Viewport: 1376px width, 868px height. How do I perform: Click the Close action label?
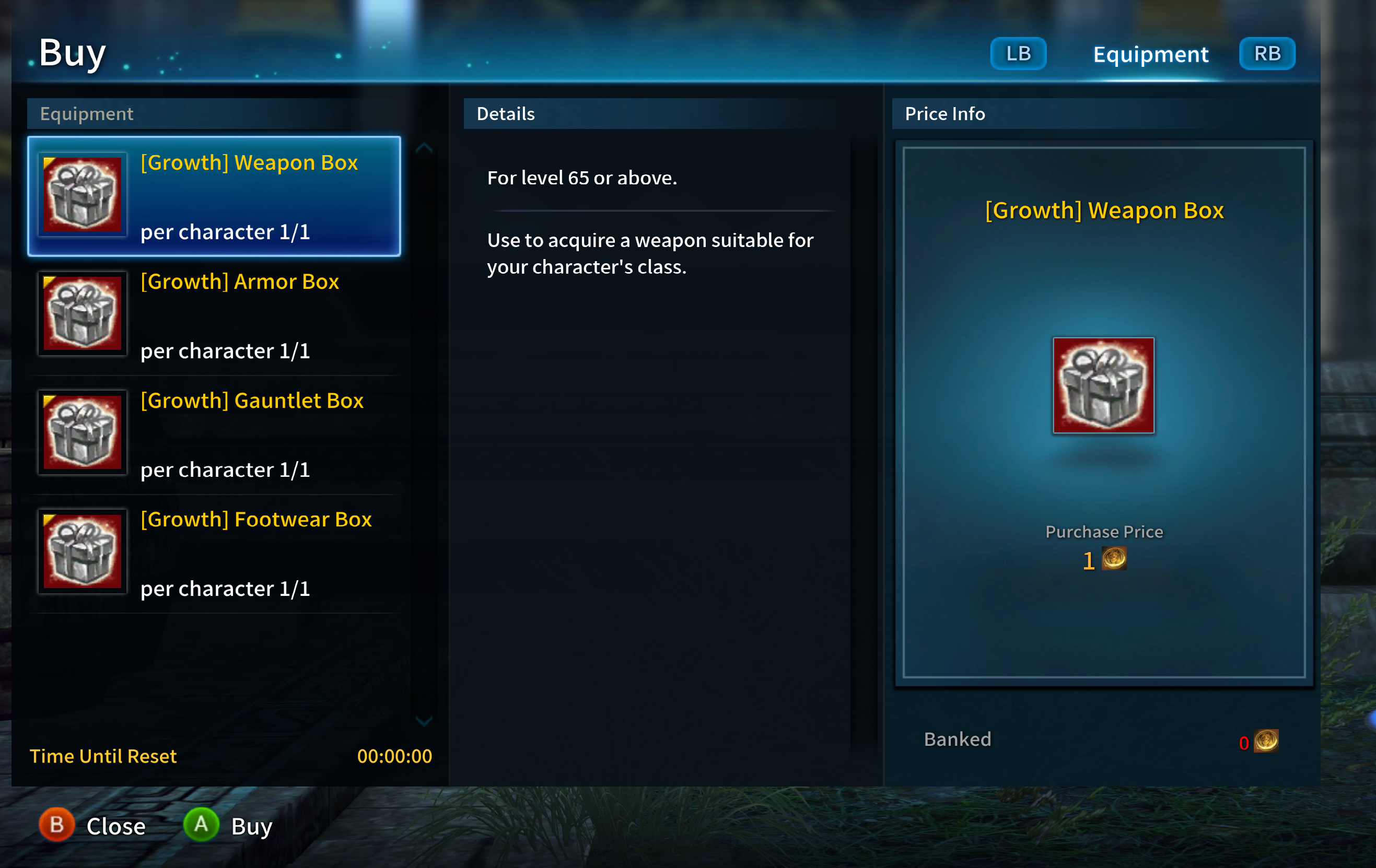[116, 825]
